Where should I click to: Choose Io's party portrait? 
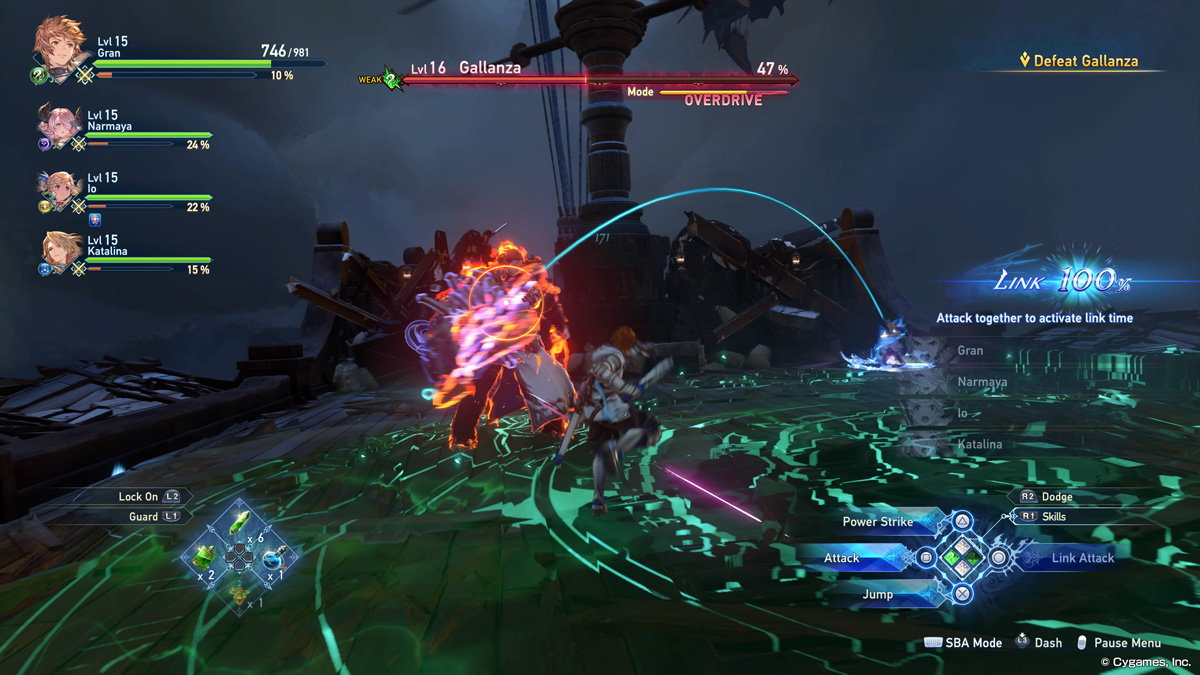tap(60, 188)
